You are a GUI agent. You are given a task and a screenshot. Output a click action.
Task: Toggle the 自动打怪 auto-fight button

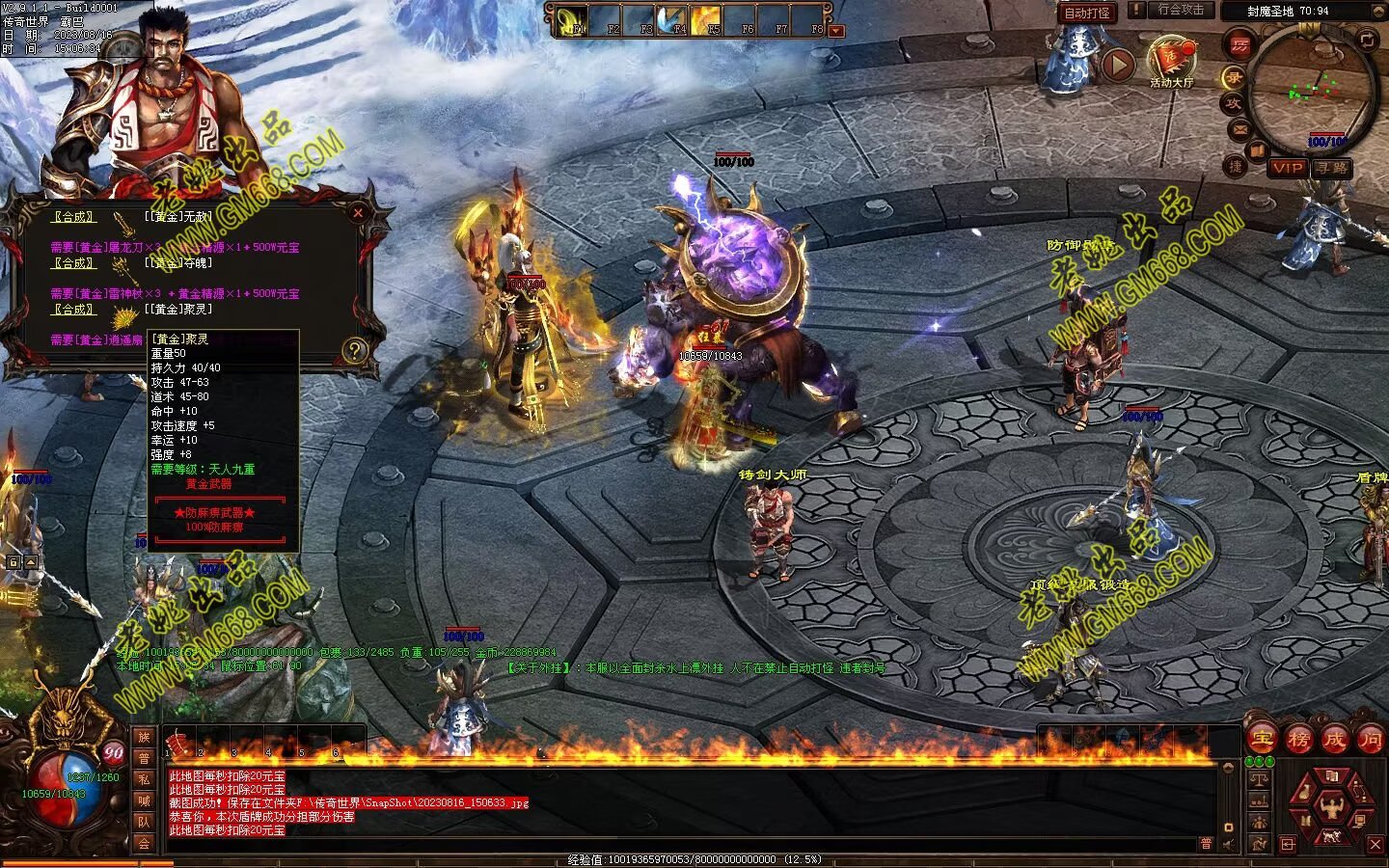click(x=1087, y=13)
